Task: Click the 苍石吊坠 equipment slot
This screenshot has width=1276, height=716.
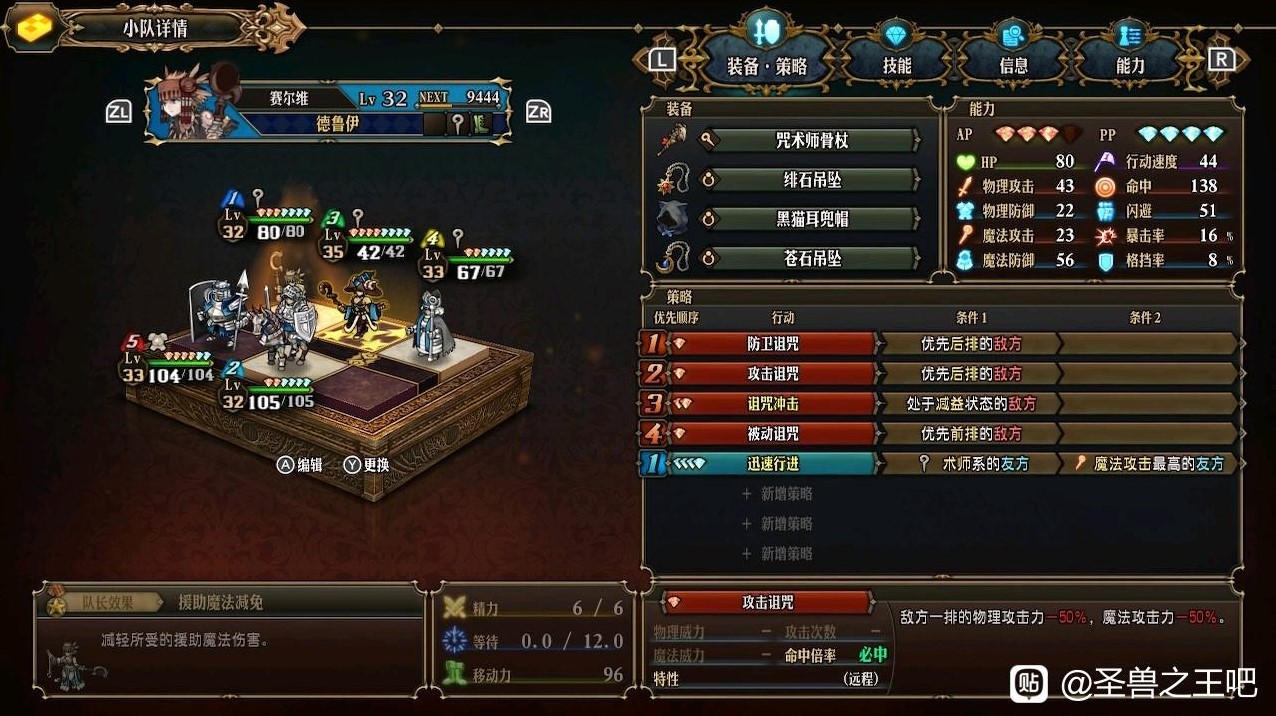Action: tap(812, 258)
